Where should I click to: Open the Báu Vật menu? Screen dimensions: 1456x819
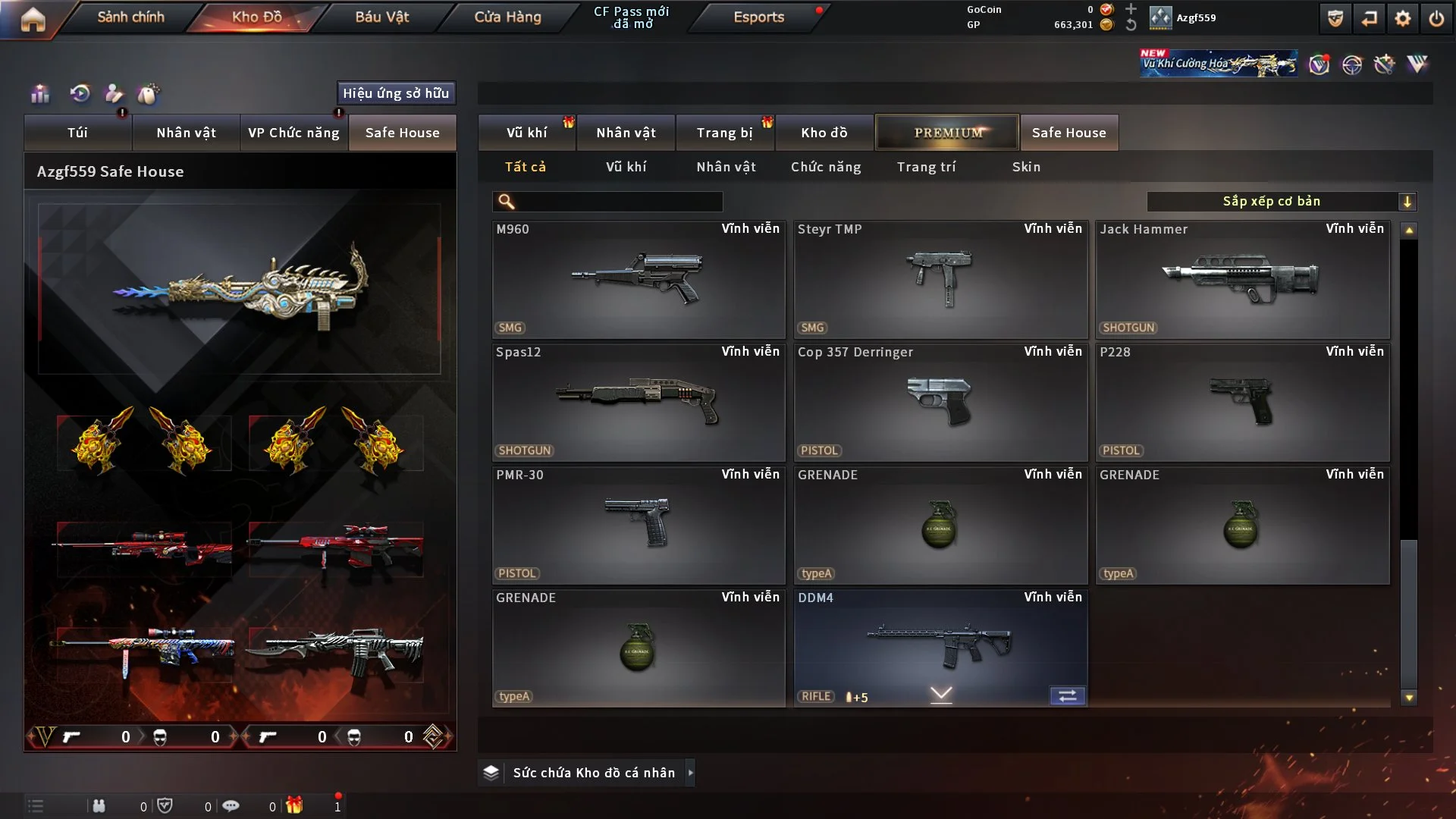(381, 17)
